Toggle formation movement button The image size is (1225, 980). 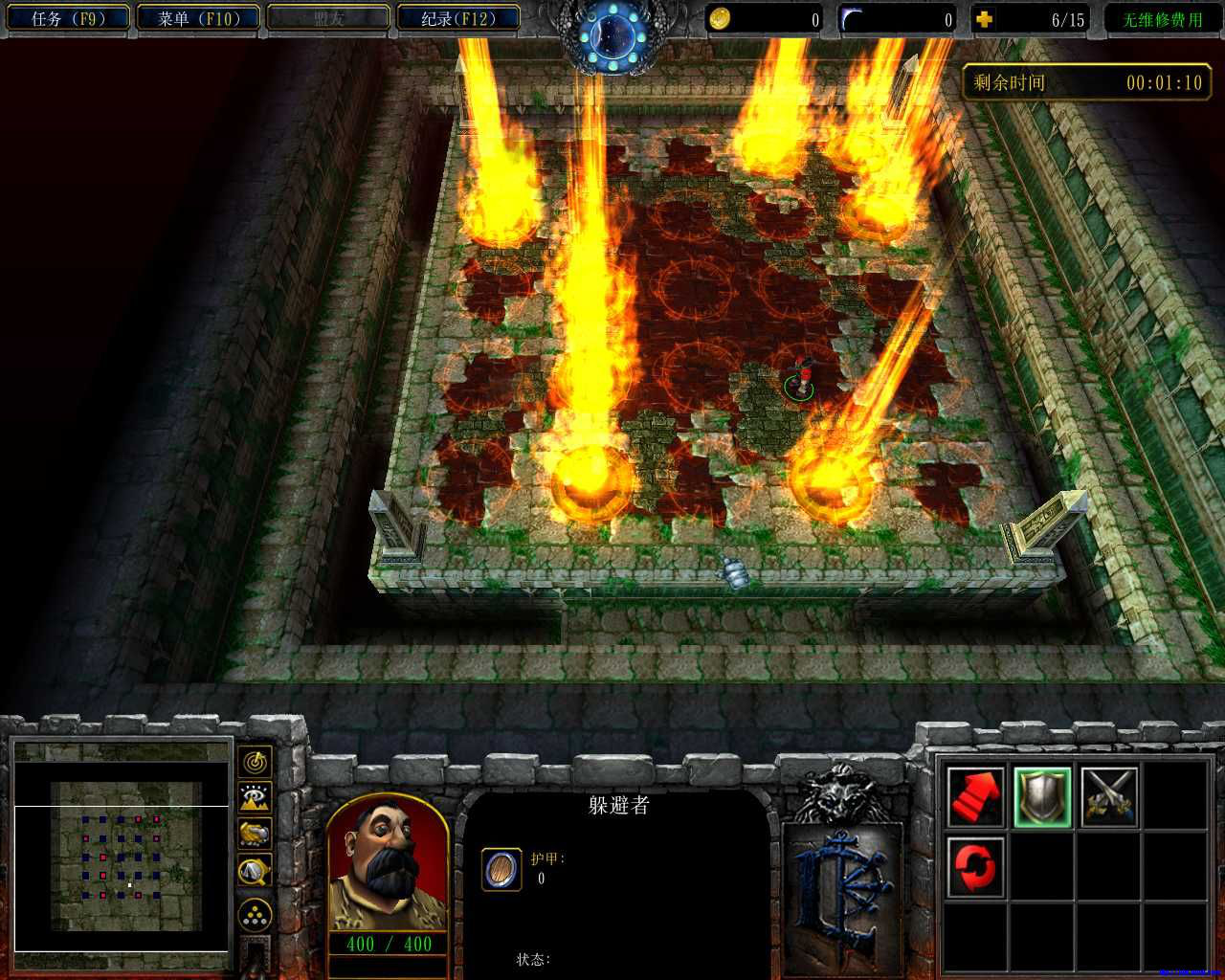coord(255,916)
